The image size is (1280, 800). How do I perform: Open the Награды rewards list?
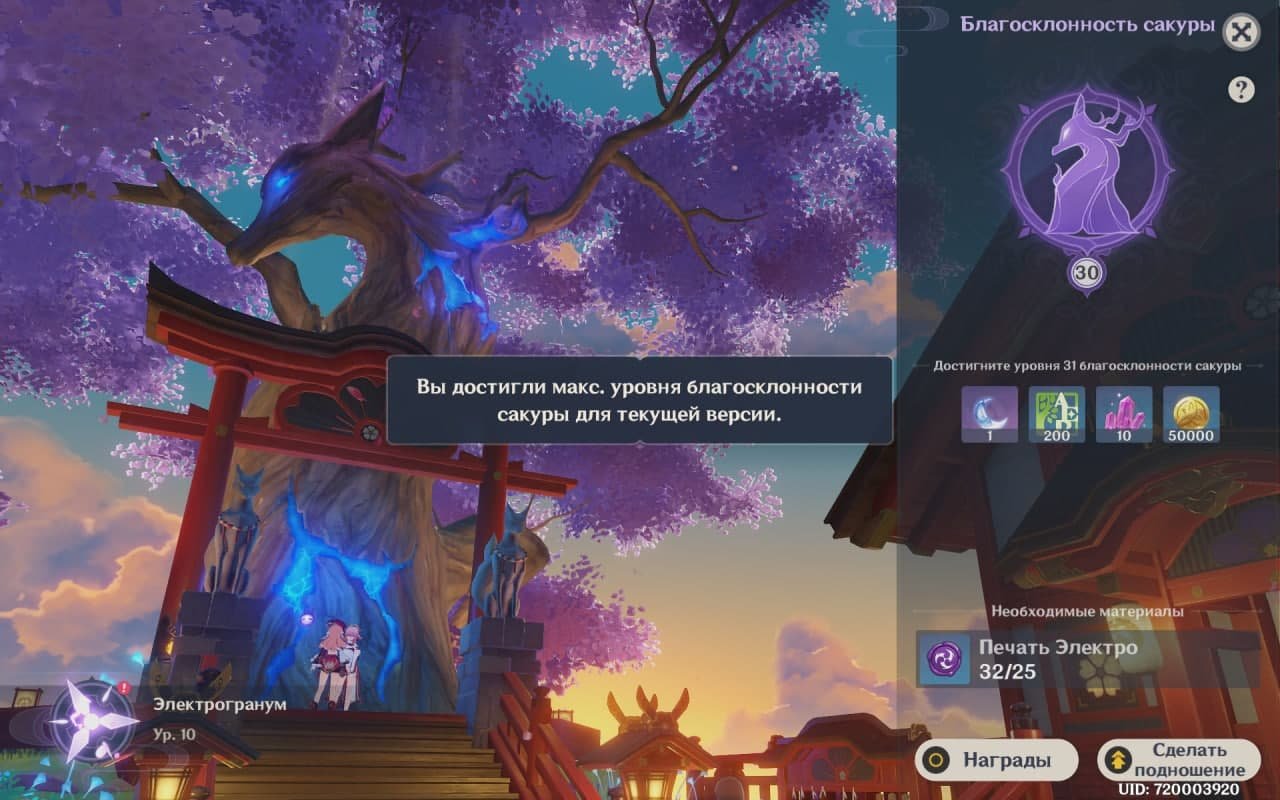(x=995, y=760)
